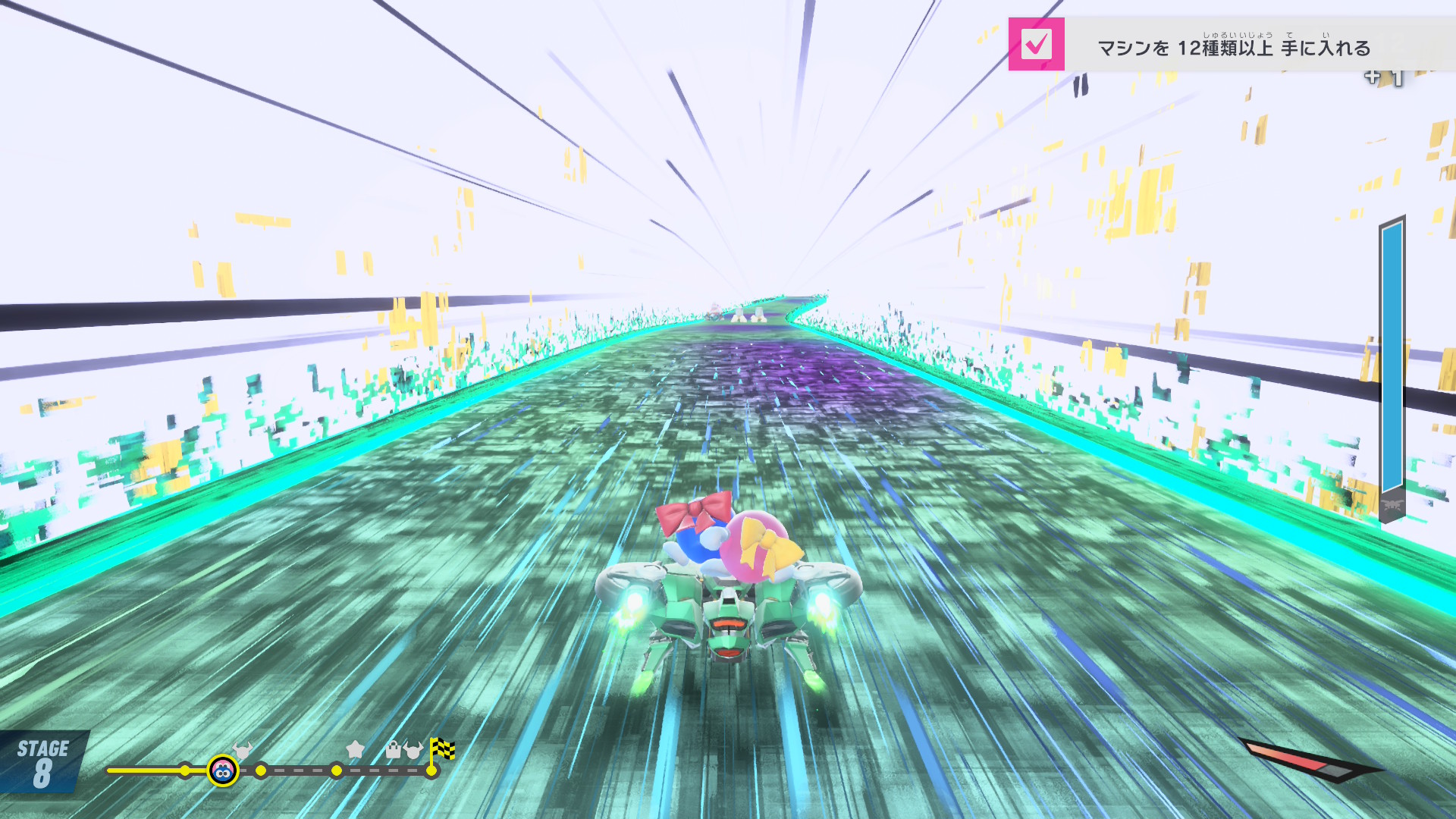This screenshot has height=819, width=1456.
Task: Click the star icon on stage route
Action: click(x=355, y=749)
